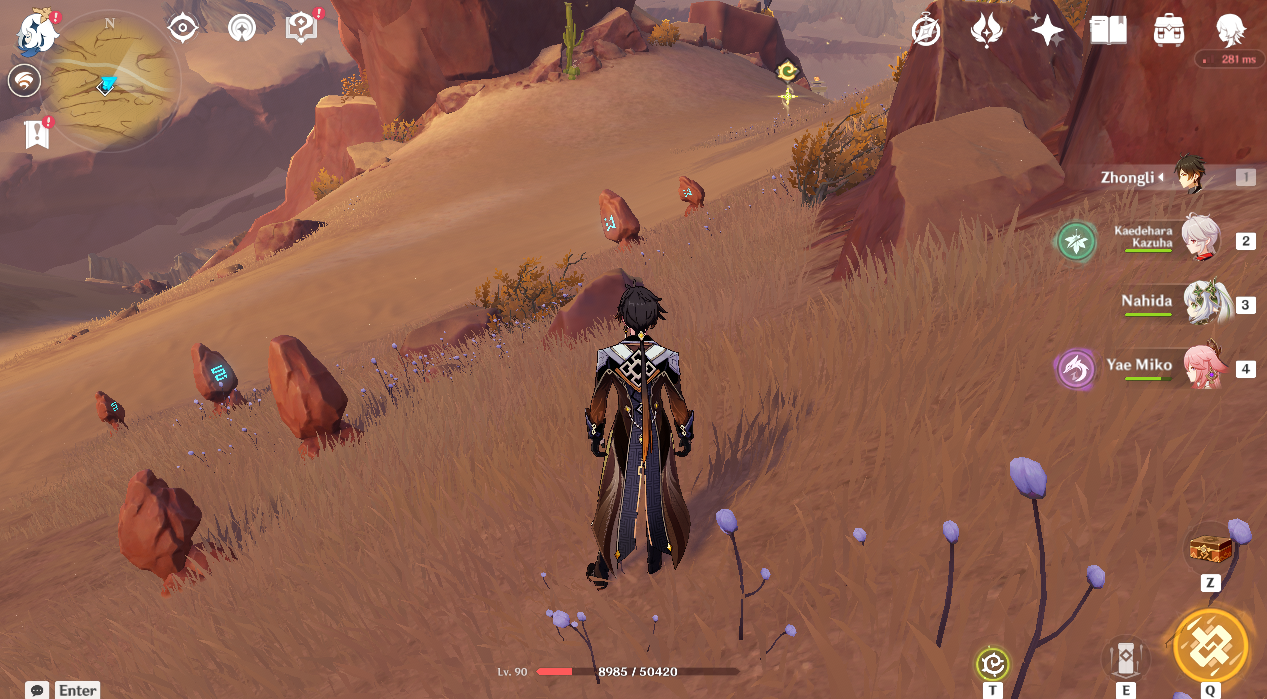Use the treasure chest gadget

[1210, 549]
